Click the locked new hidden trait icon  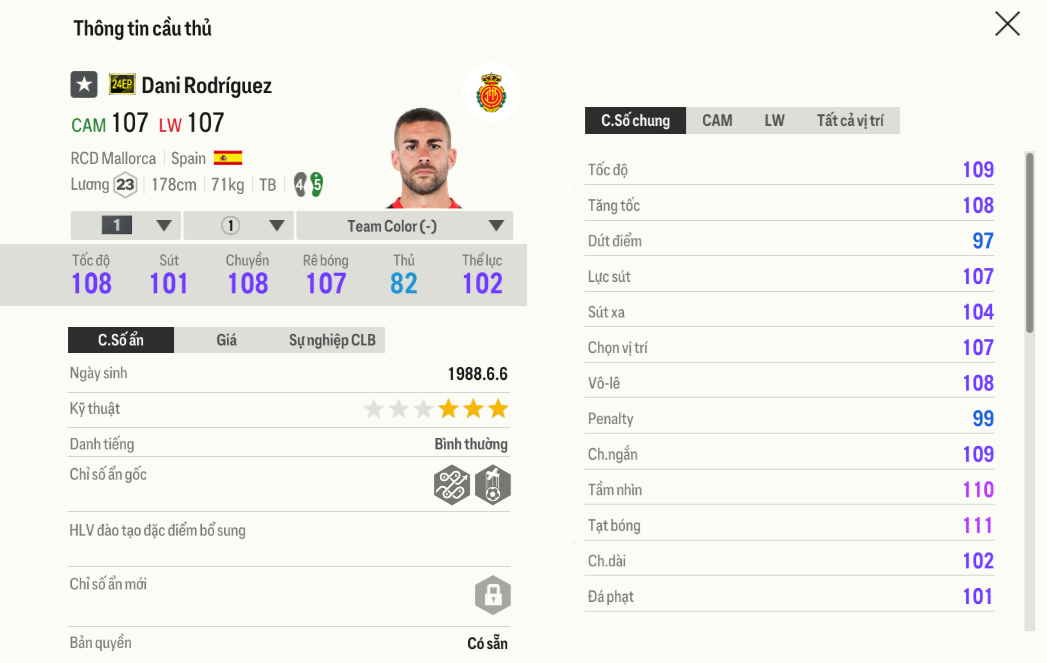(492, 595)
